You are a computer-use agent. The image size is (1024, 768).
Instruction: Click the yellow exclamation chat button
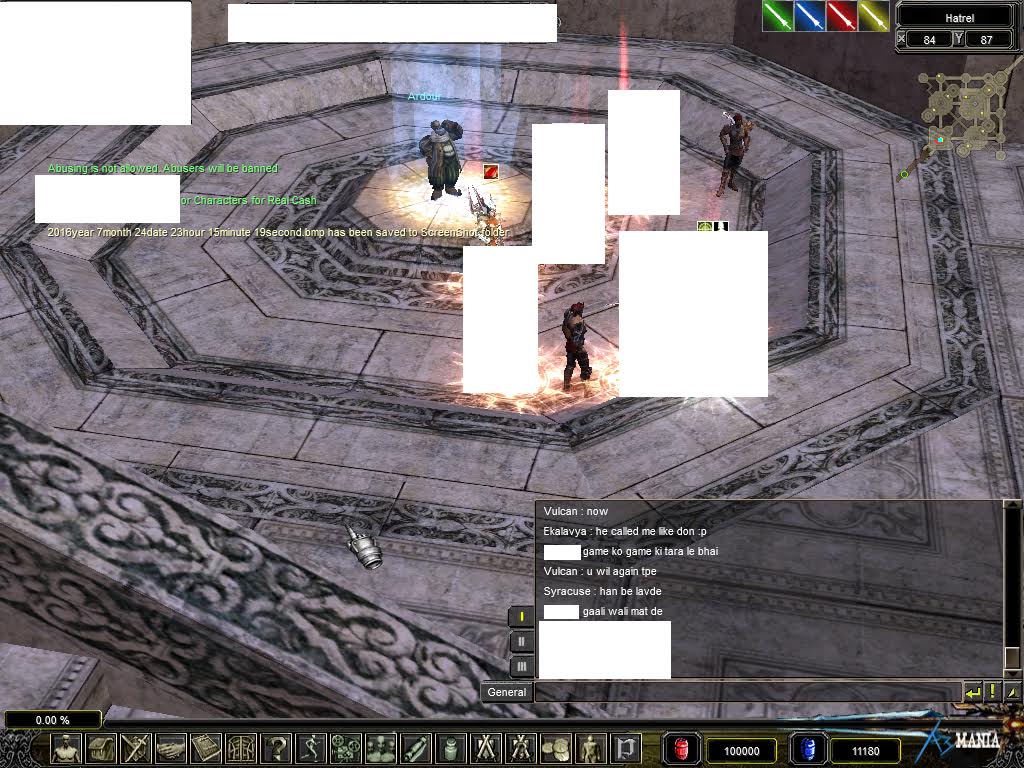[992, 692]
